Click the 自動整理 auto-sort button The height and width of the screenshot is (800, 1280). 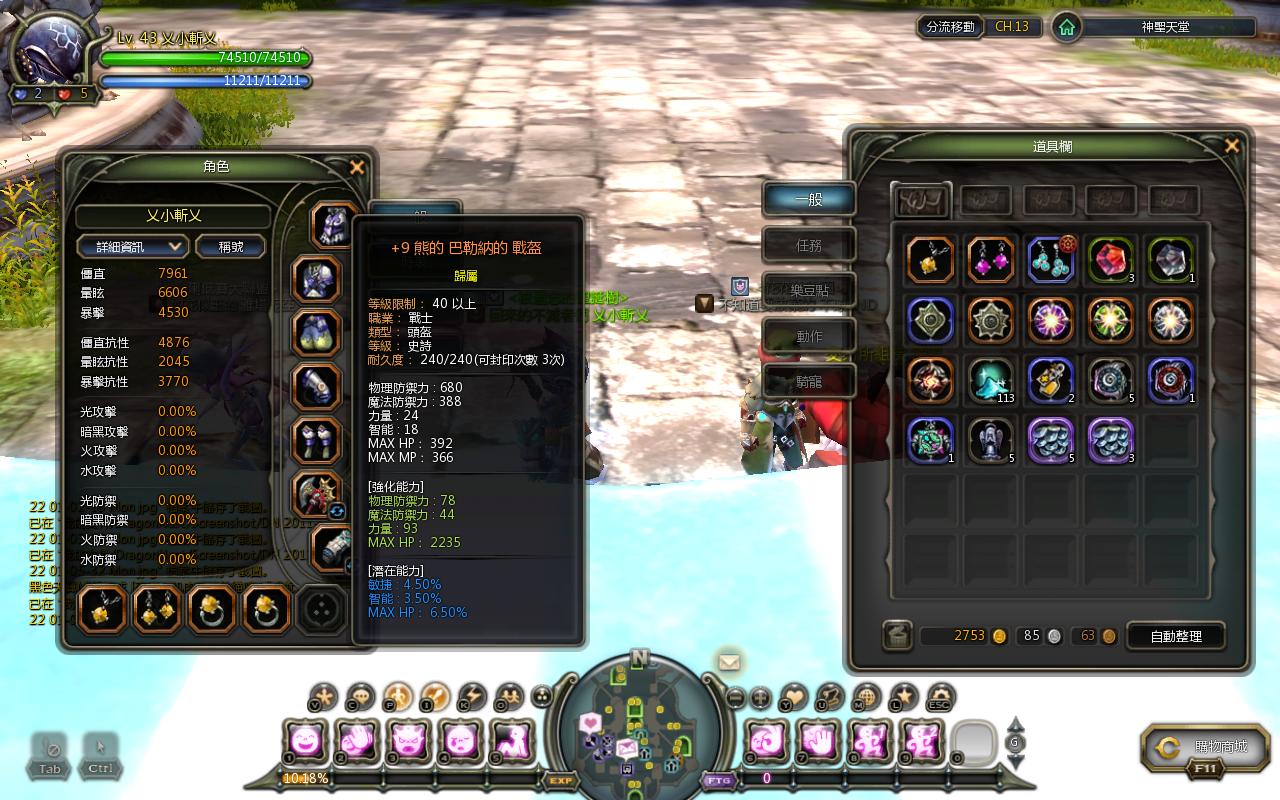1176,636
